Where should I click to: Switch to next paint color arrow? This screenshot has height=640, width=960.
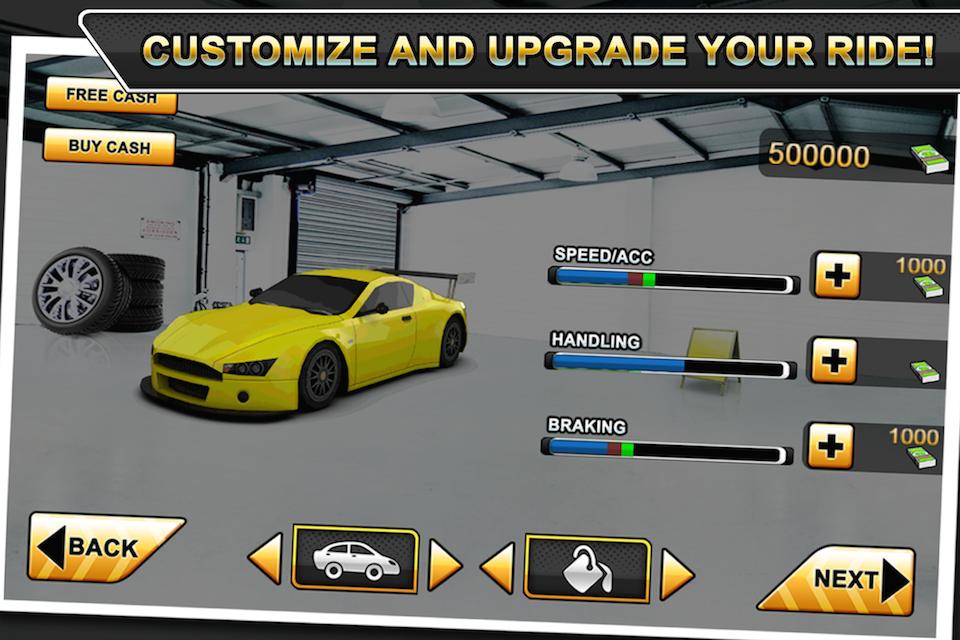pyautogui.click(x=676, y=575)
